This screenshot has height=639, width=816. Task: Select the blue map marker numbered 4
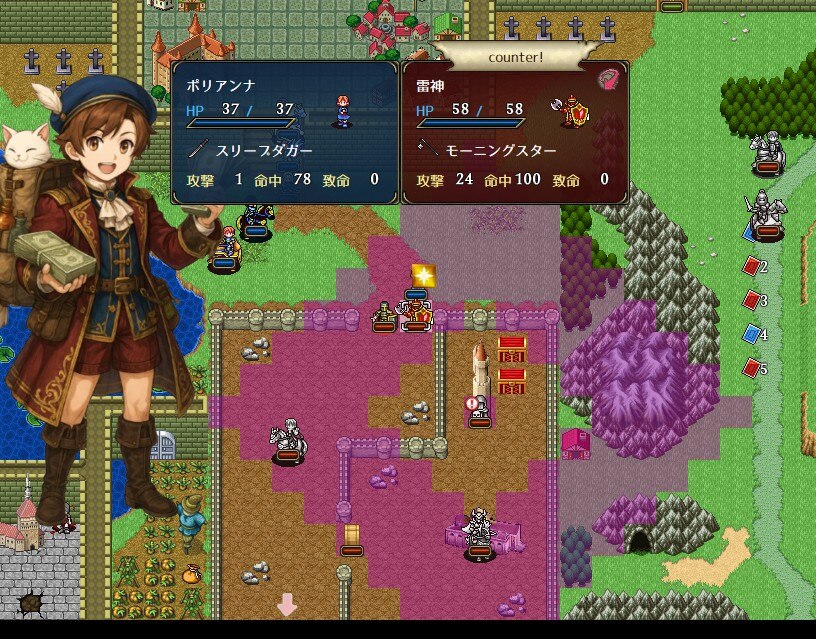click(x=752, y=334)
